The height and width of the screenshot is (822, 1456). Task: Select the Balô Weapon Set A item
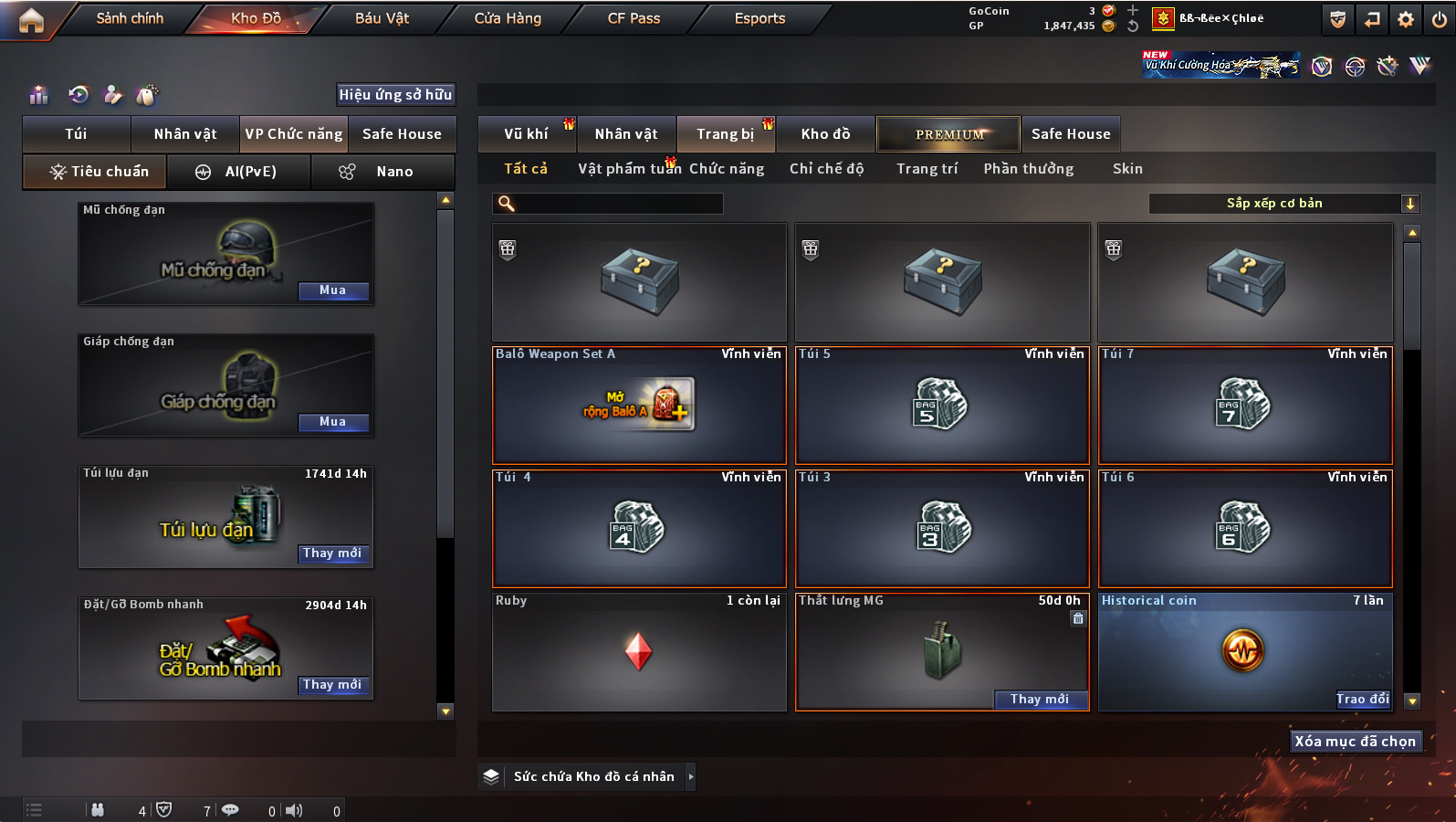point(639,406)
